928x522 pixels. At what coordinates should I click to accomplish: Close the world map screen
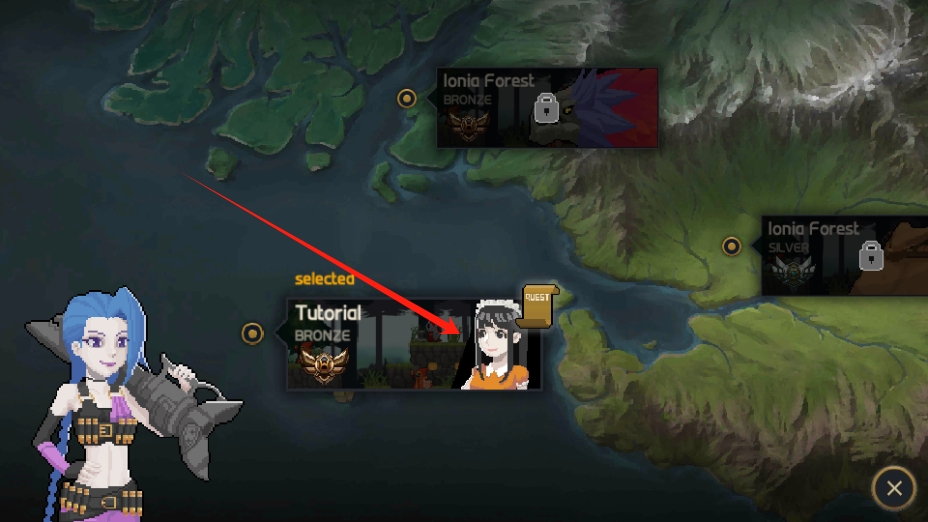[893, 488]
